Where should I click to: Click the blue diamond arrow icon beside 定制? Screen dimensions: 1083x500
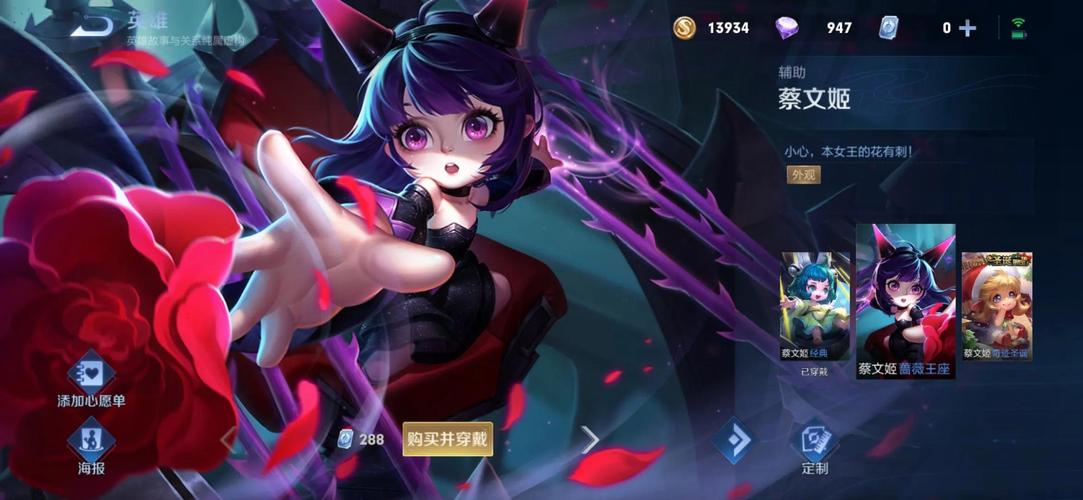click(733, 440)
